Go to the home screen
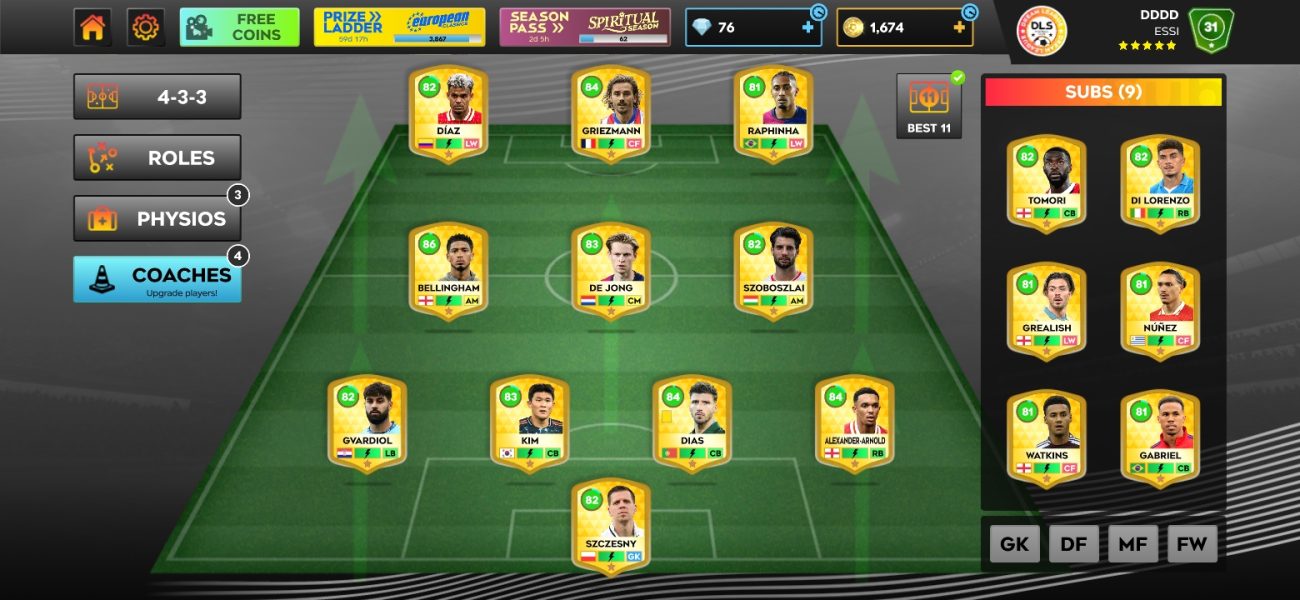This screenshot has height=600, width=1300. (92, 27)
